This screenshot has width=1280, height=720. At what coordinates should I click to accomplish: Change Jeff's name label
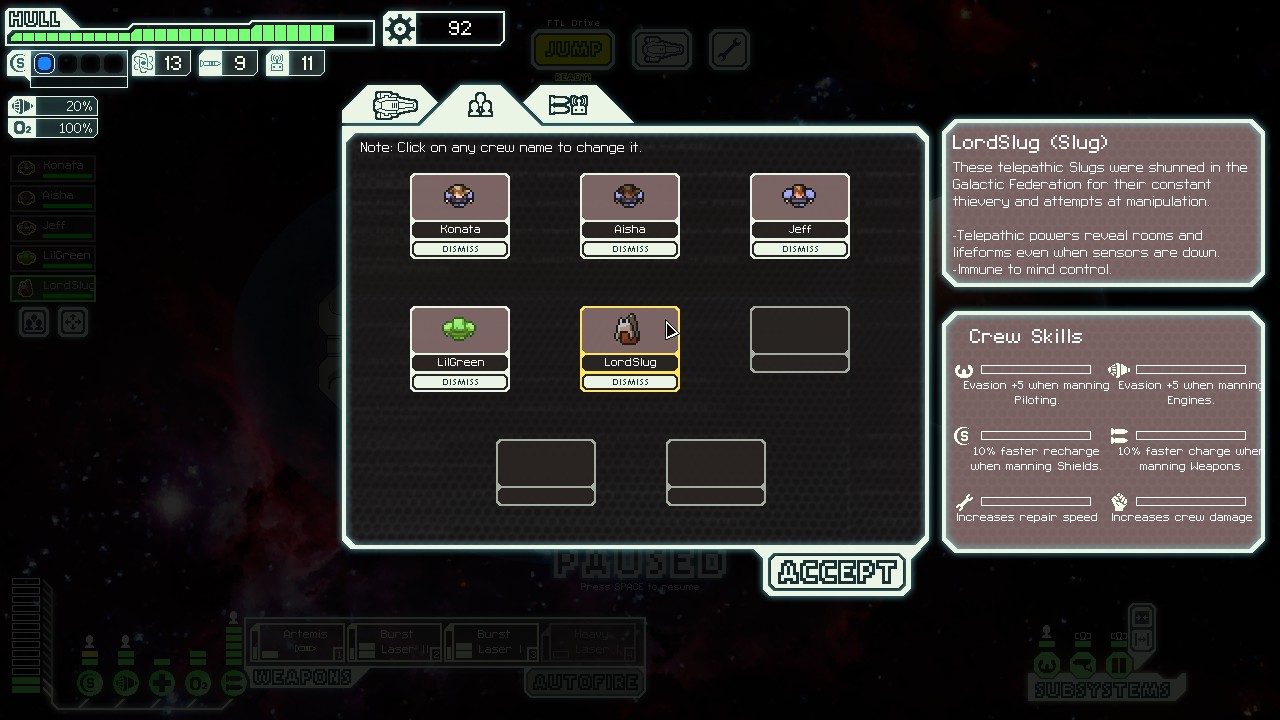point(800,229)
